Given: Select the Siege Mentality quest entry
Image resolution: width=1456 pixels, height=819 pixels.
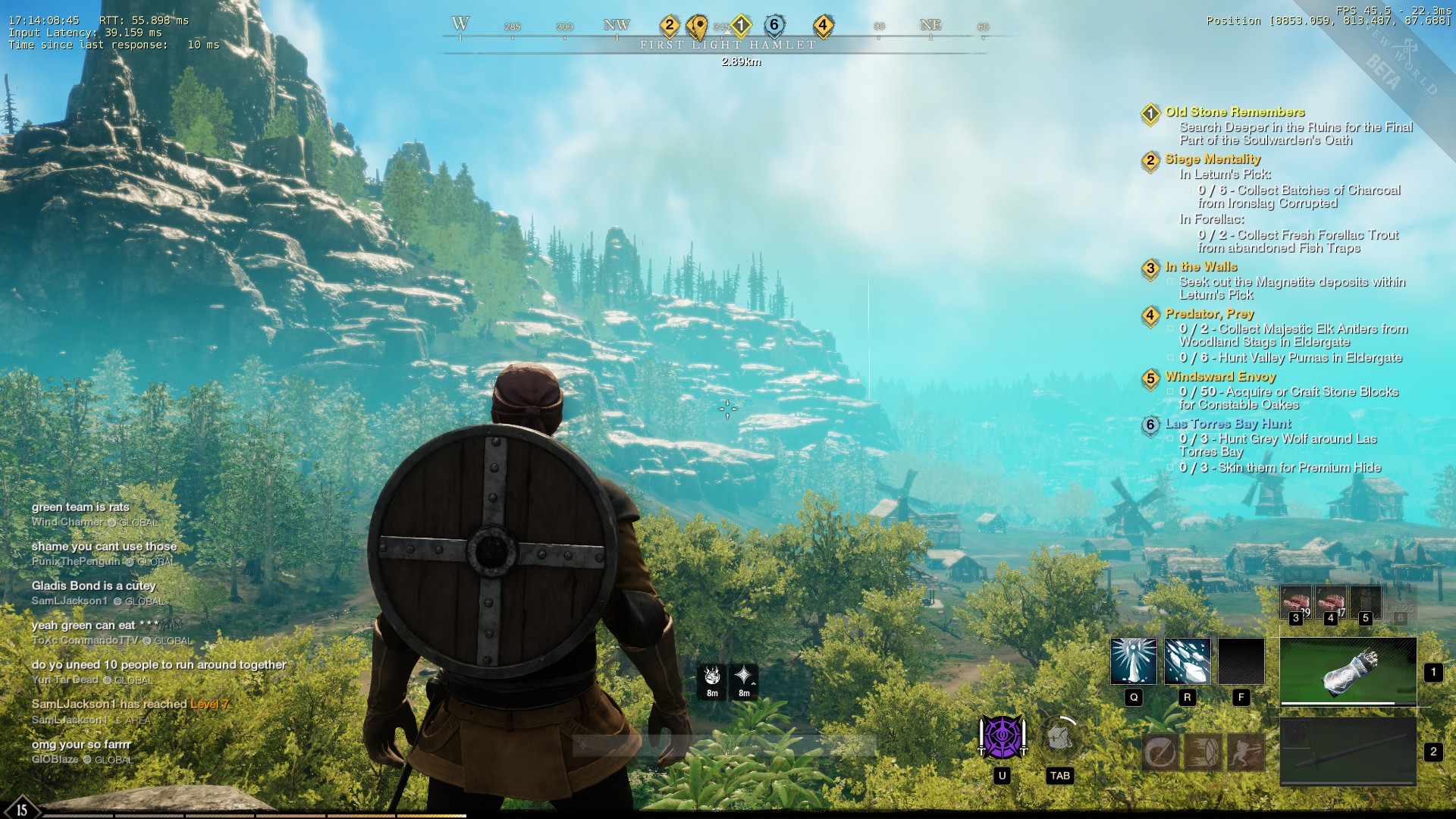Looking at the screenshot, I should click(1213, 159).
